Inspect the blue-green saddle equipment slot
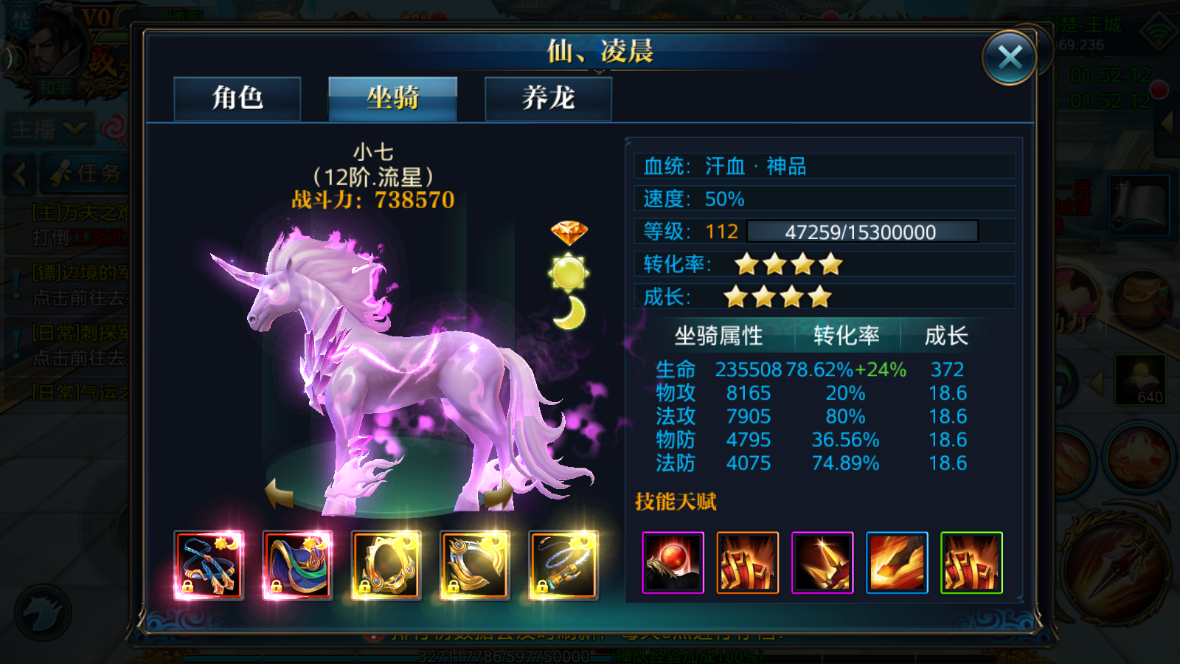1180x664 pixels. point(297,565)
